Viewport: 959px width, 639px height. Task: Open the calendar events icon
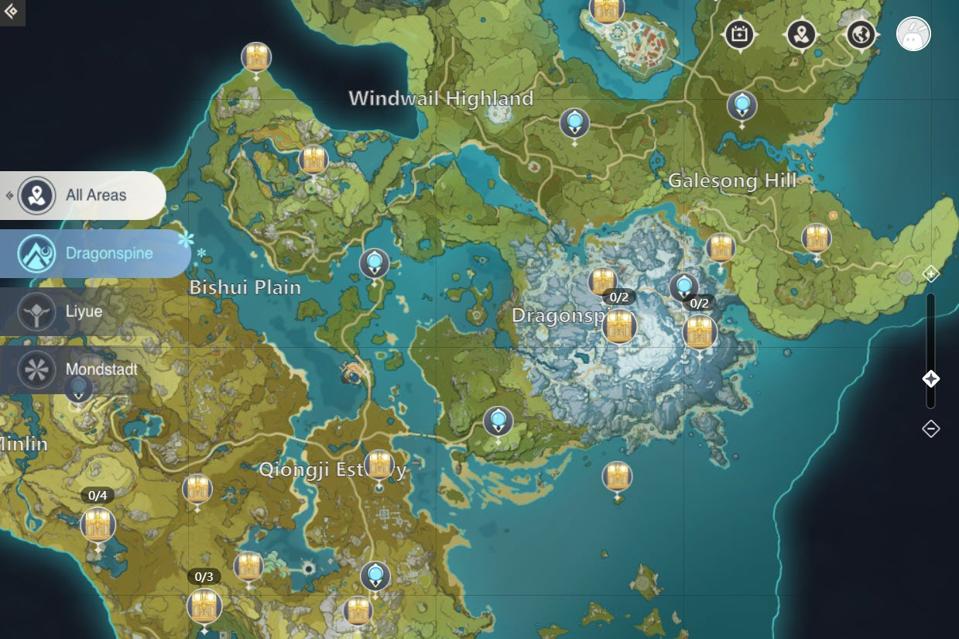click(x=739, y=35)
